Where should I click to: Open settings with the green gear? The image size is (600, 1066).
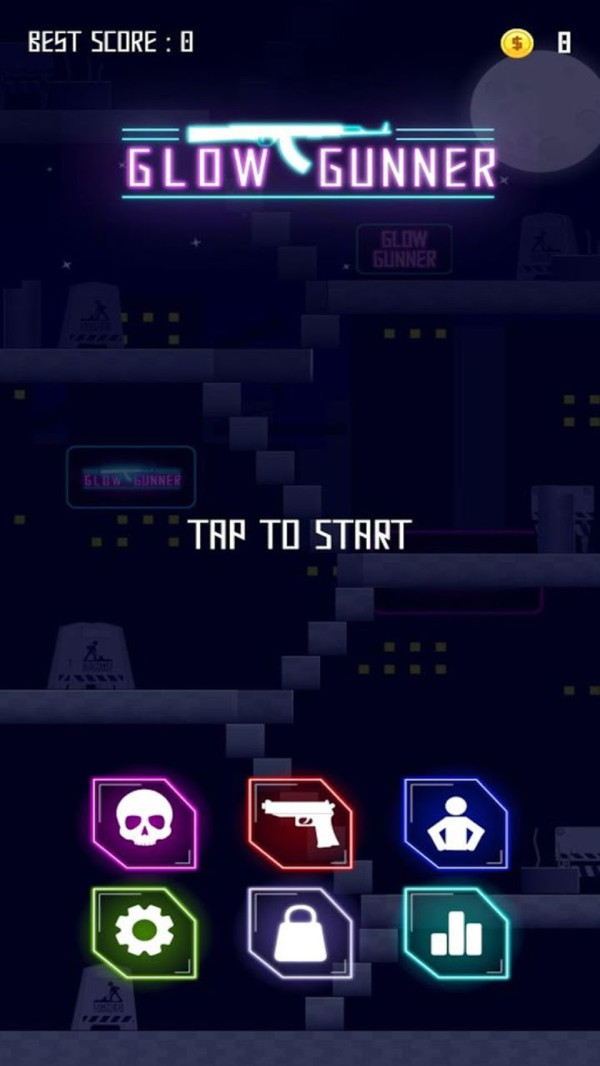pyautogui.click(x=145, y=932)
